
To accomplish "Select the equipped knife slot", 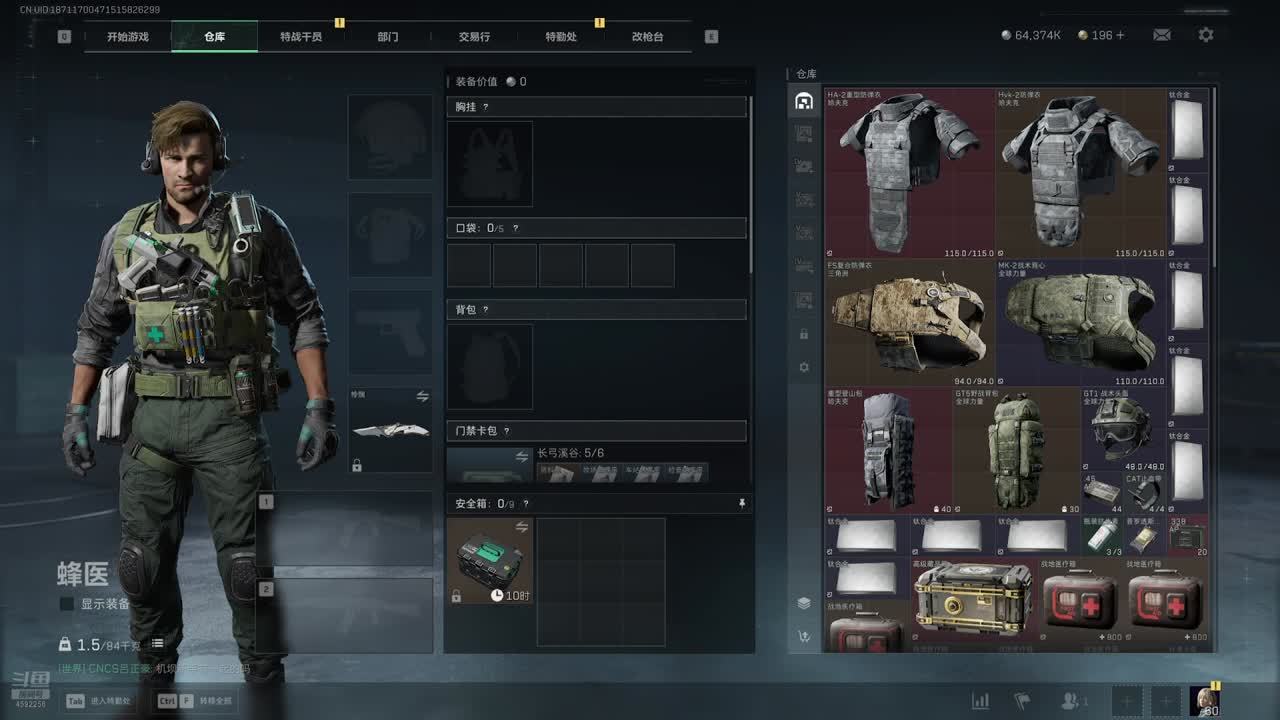I will click(390, 430).
